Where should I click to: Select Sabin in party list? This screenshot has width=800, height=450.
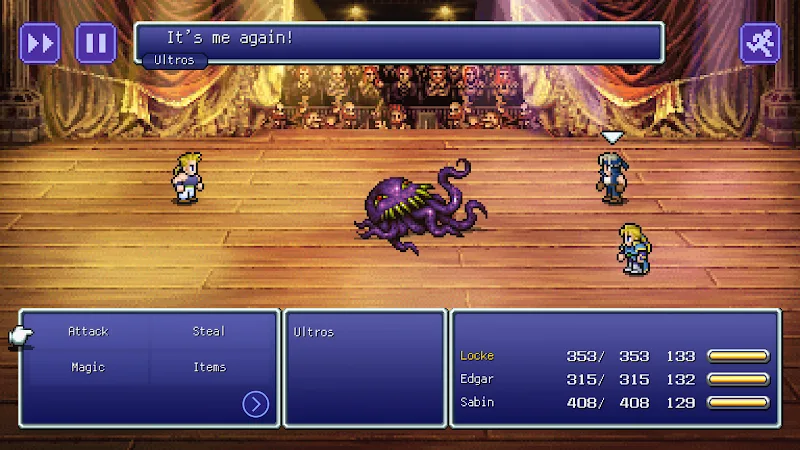coord(477,402)
